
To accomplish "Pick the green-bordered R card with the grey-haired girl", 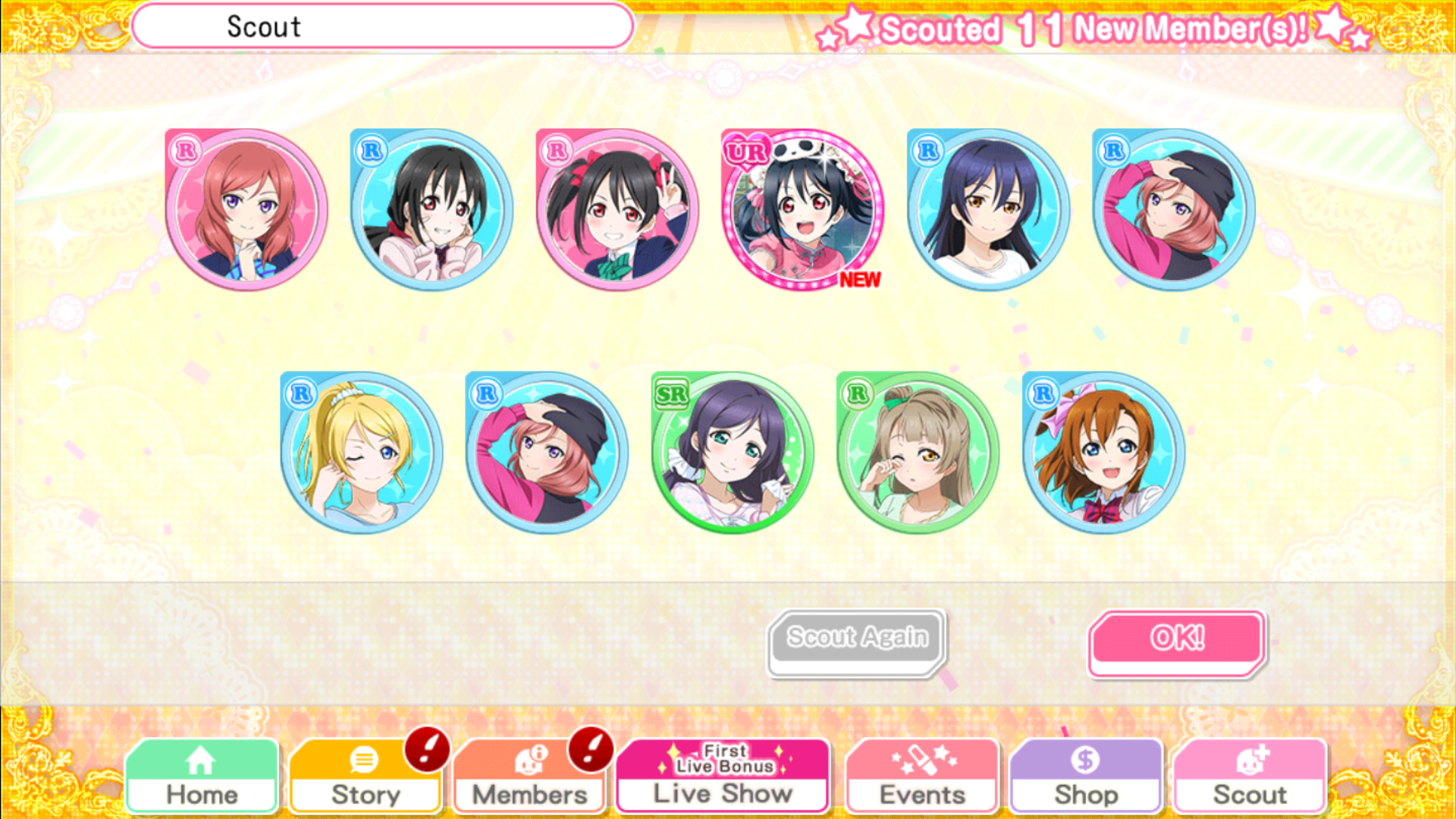I will click(x=918, y=453).
